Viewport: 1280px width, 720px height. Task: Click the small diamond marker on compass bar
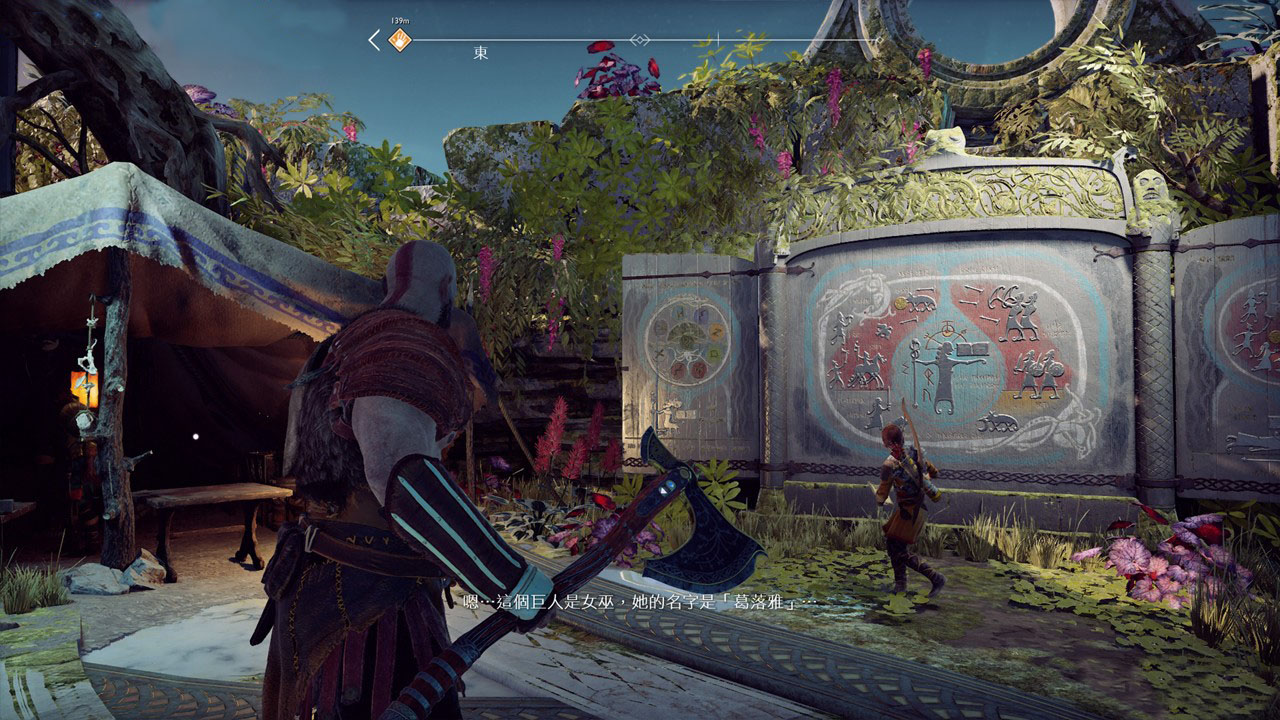tap(639, 40)
